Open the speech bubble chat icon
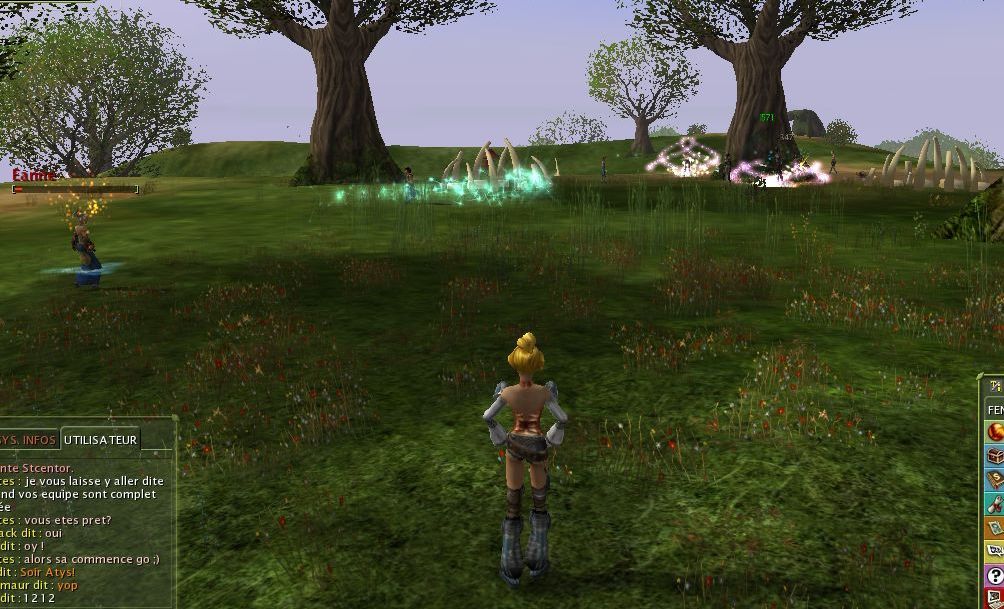This screenshot has width=1004, height=609. pyautogui.click(x=995, y=552)
